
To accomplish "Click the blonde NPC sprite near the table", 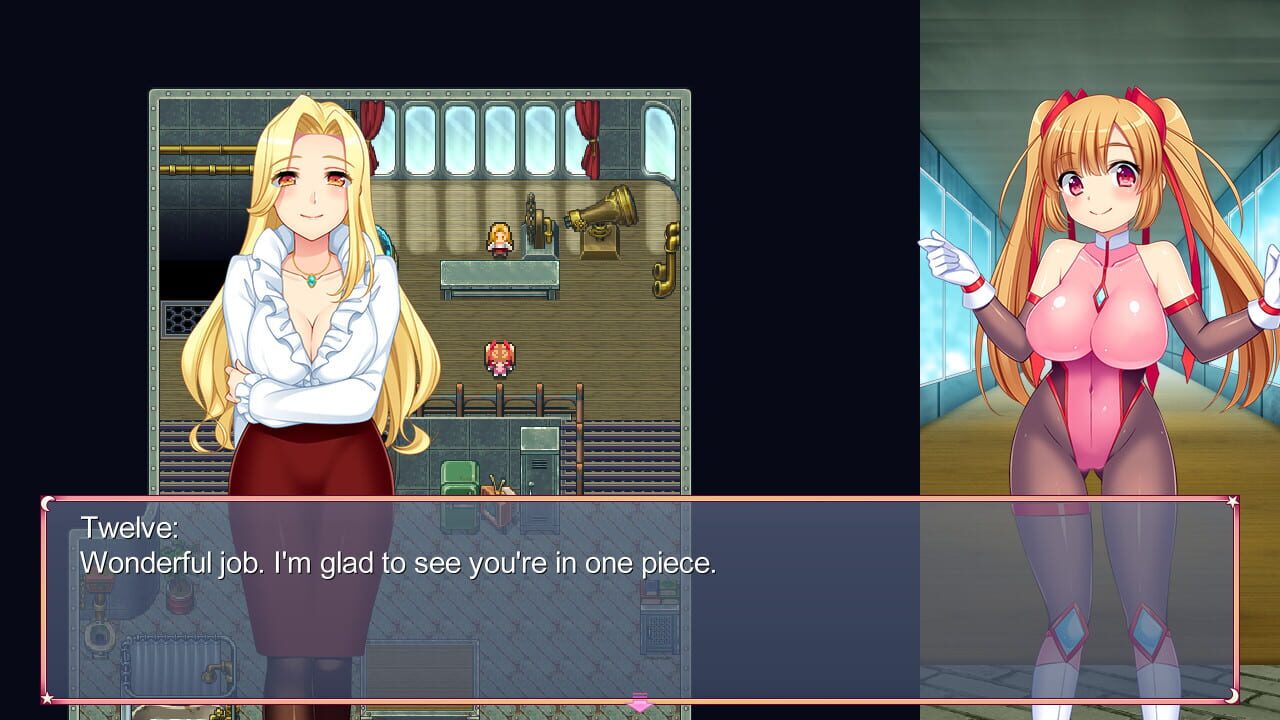I will (x=499, y=240).
